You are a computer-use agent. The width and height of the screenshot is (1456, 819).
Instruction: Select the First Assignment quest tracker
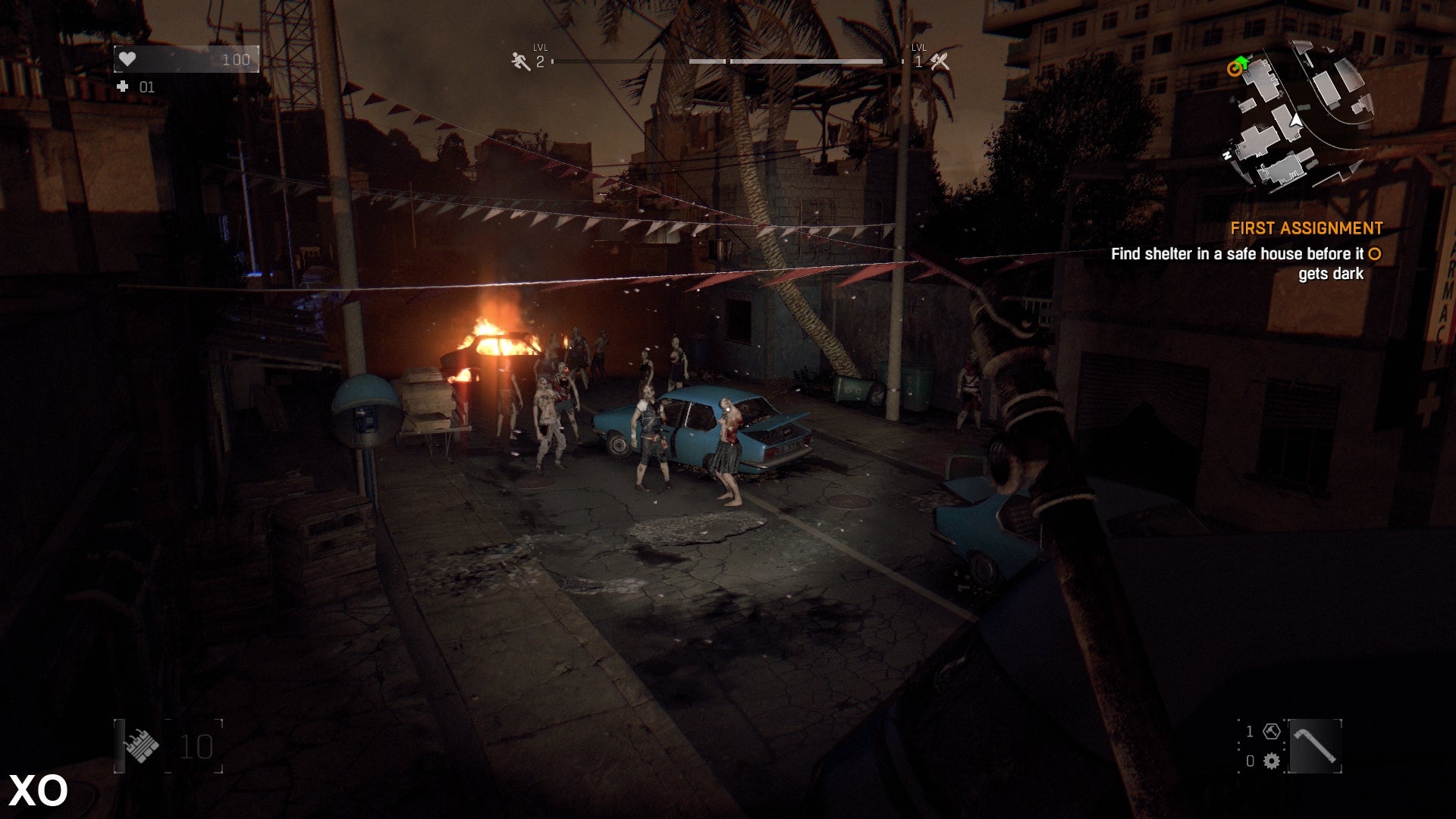click(x=1306, y=228)
